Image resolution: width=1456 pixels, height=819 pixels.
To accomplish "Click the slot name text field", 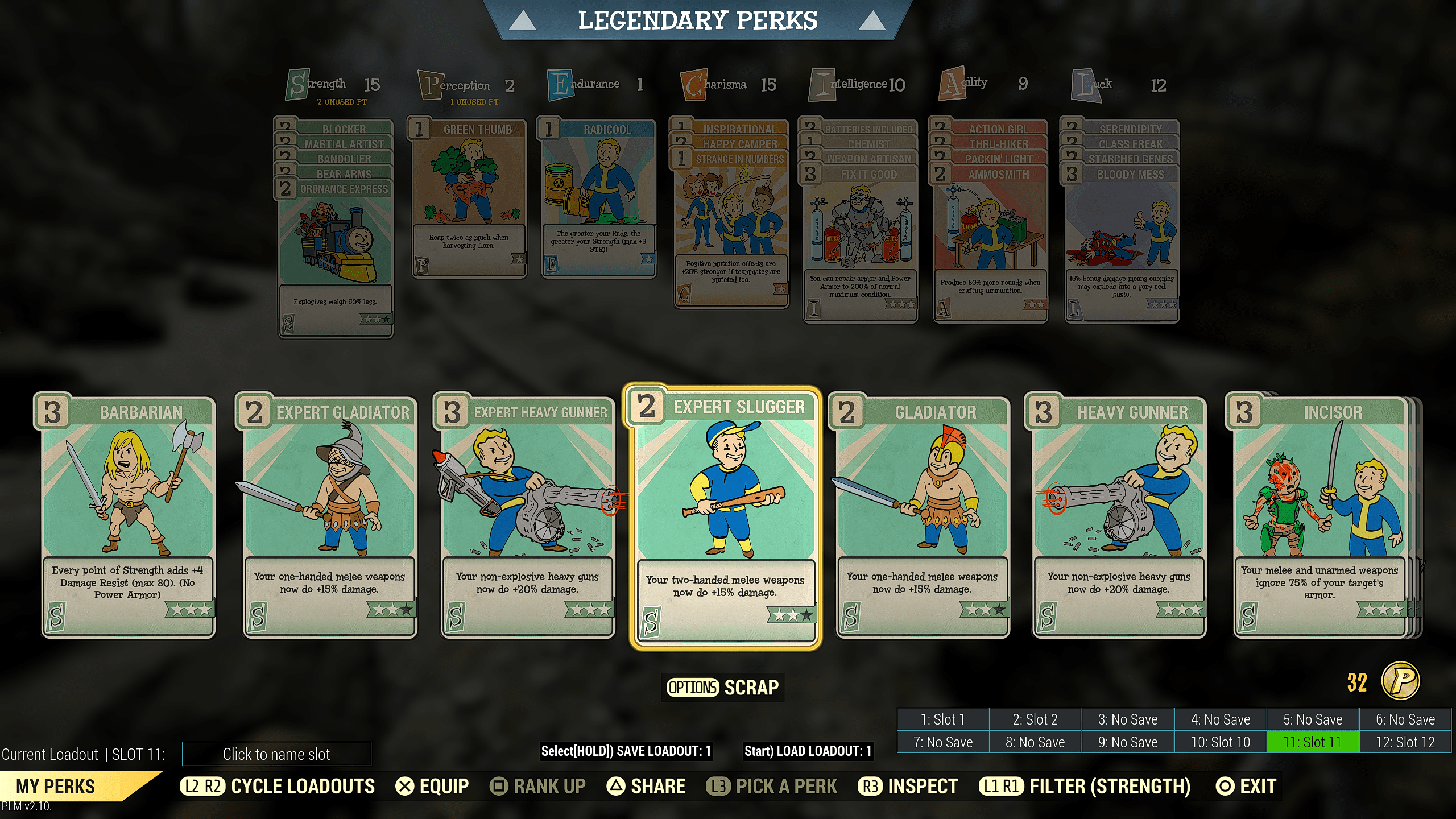I will (276, 754).
